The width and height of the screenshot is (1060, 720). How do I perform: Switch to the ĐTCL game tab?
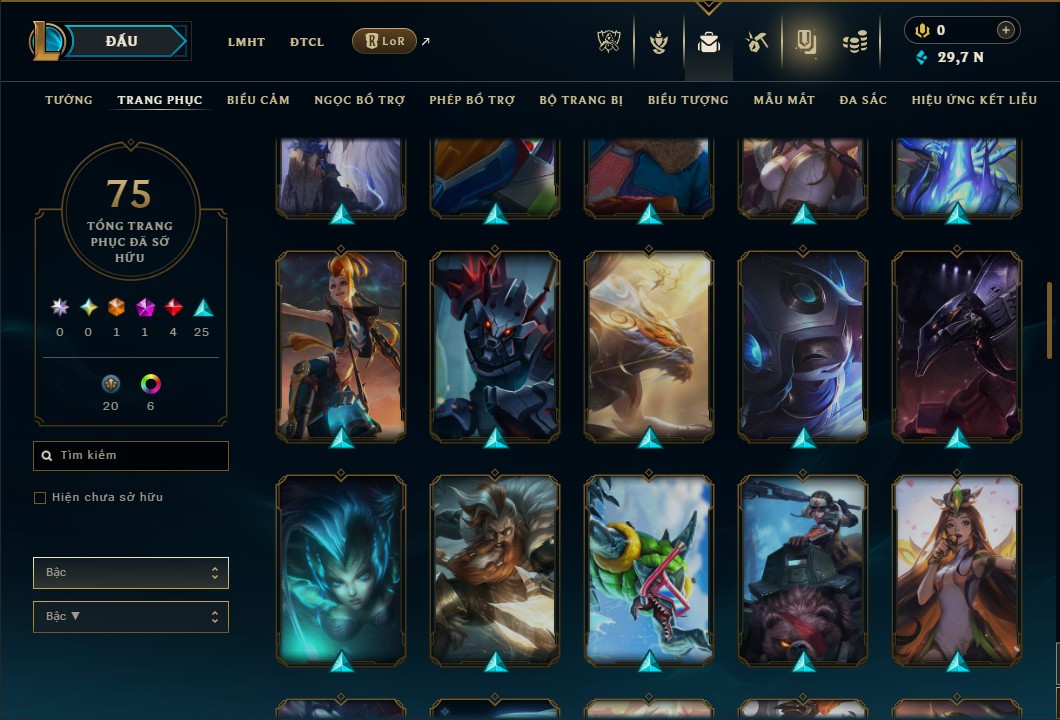307,42
